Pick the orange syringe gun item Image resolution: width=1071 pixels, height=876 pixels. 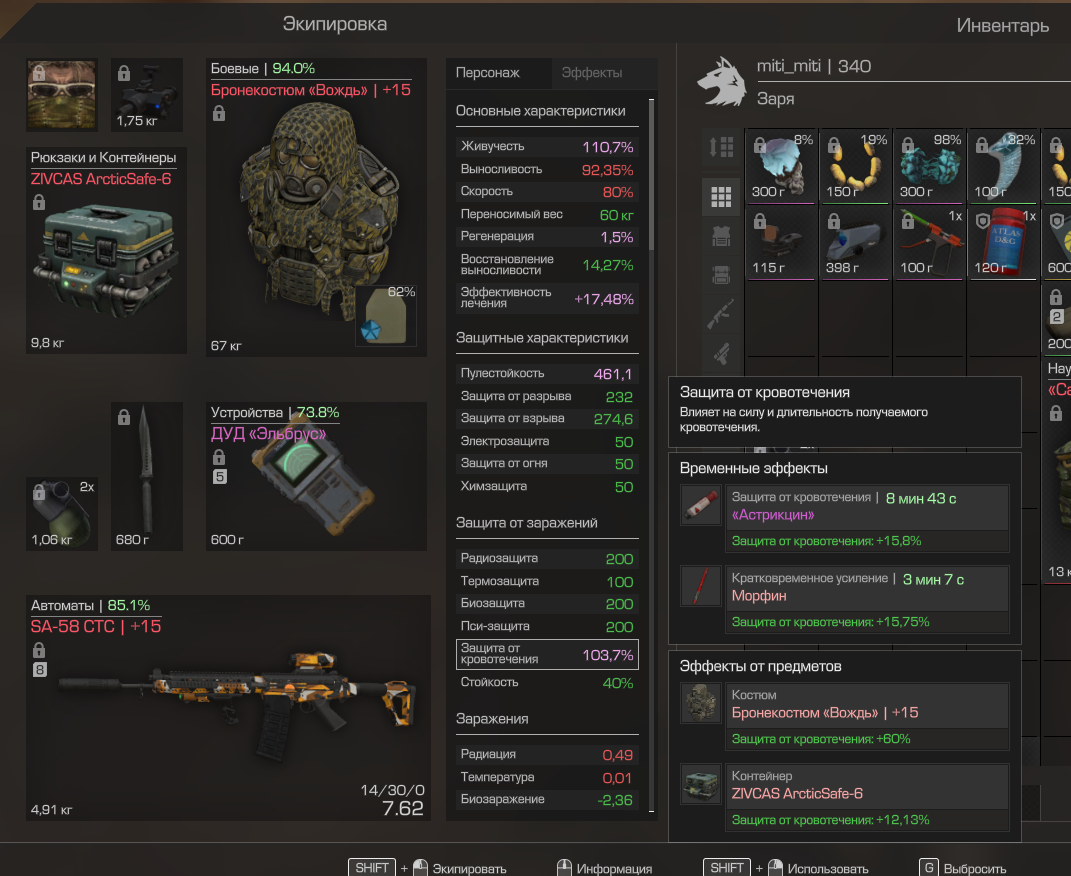pos(930,240)
